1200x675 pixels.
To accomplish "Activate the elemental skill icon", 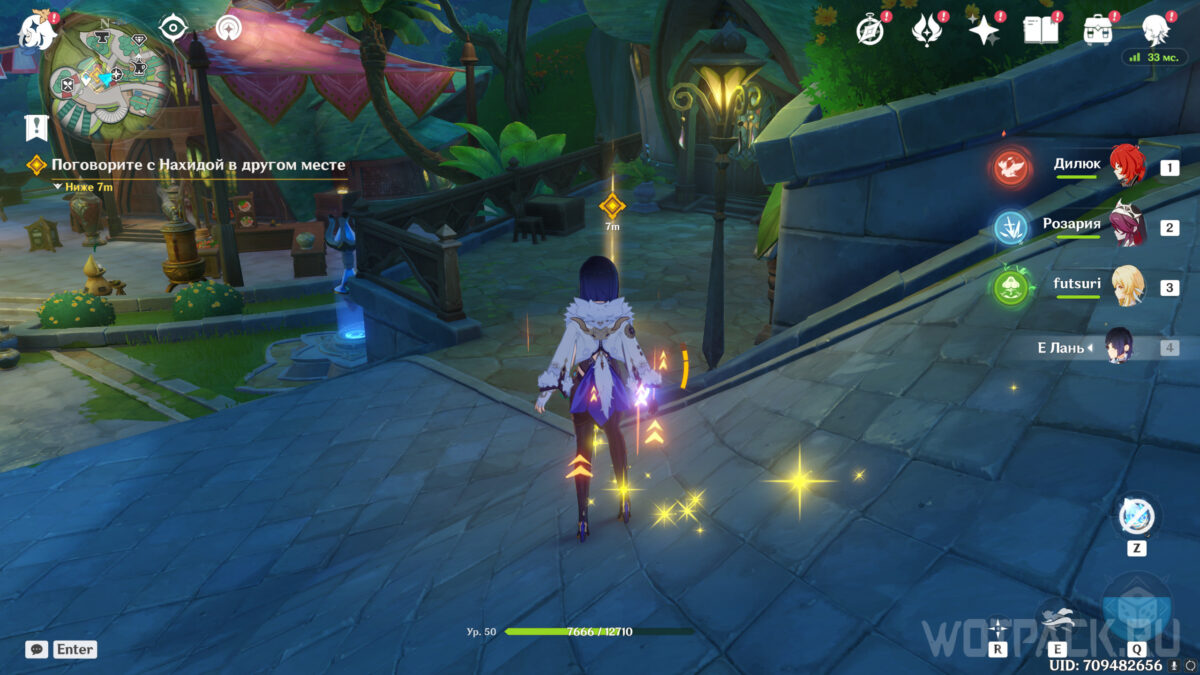I will coord(1054,620).
